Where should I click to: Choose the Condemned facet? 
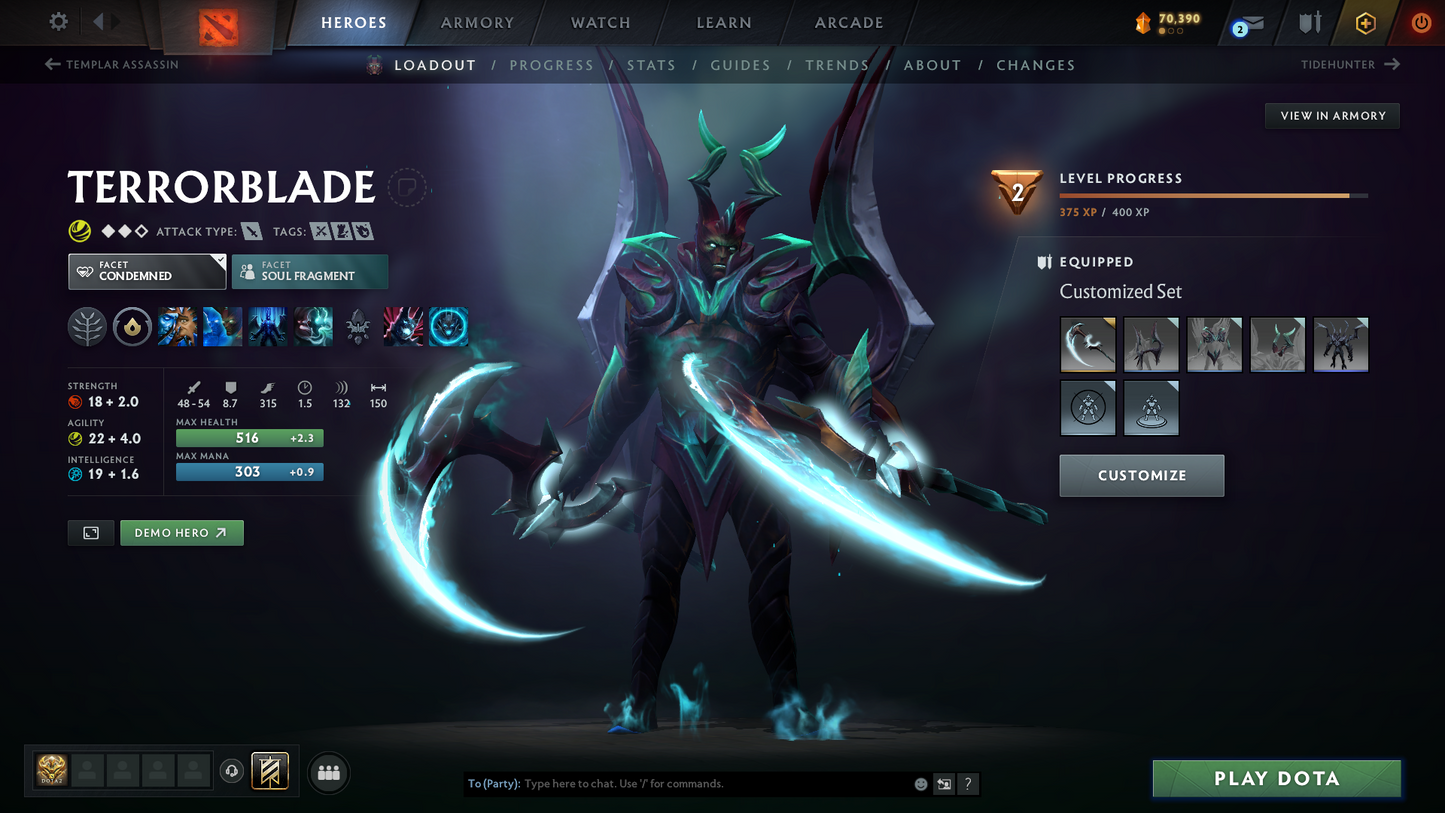(147, 271)
